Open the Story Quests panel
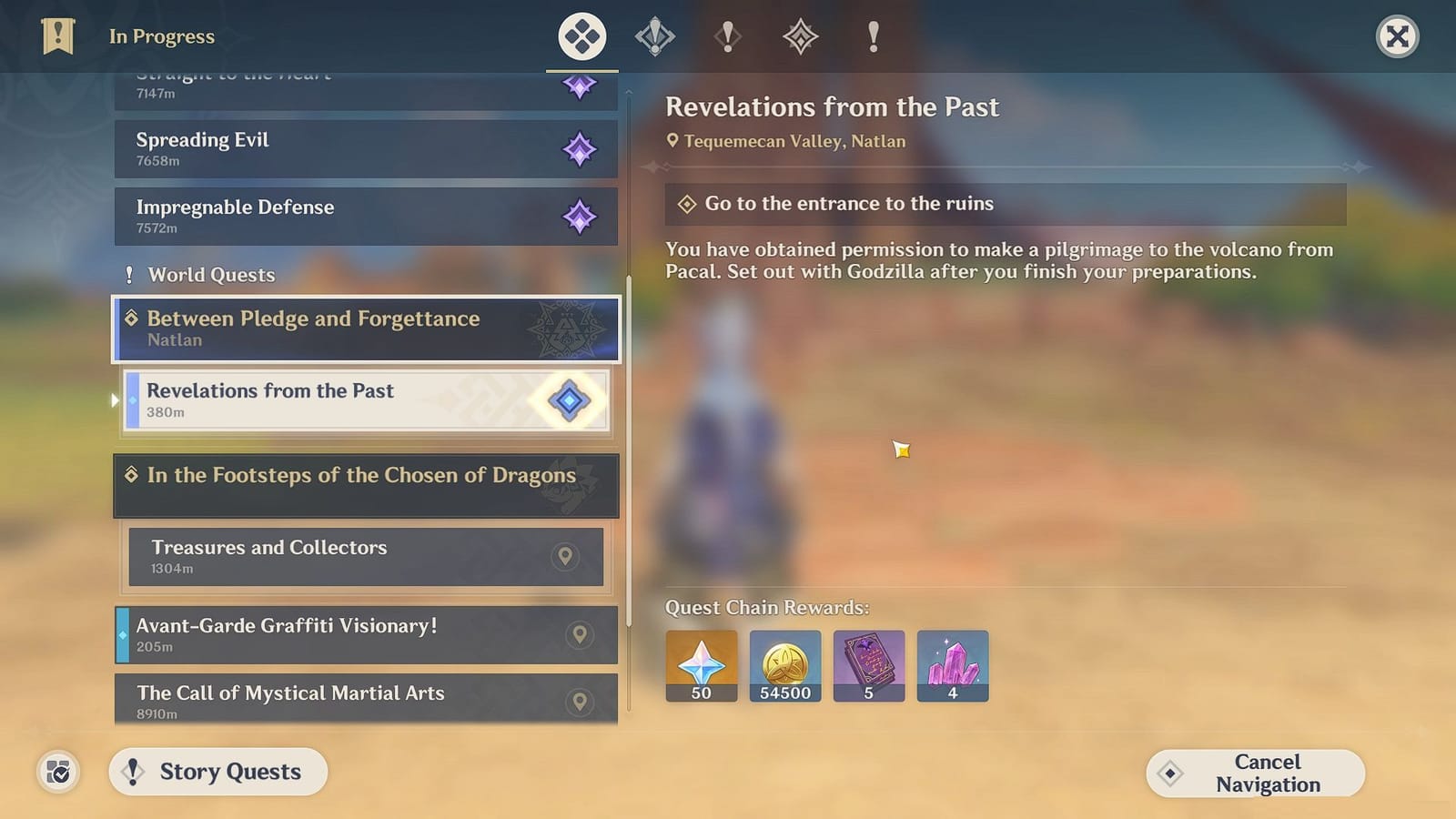This screenshot has width=1456, height=819. 217,771
